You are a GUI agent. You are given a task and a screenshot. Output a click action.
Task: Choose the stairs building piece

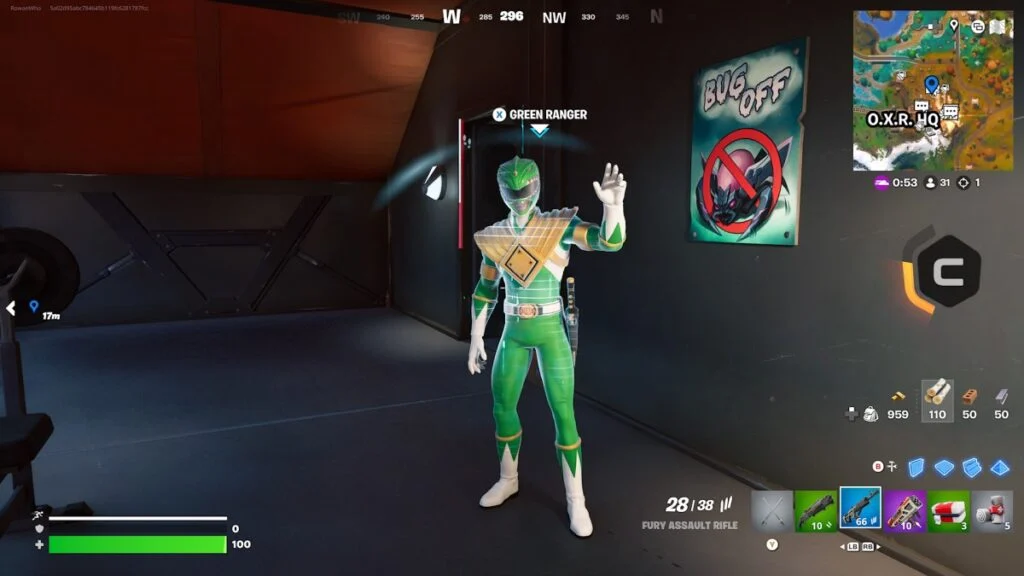[x=971, y=467]
